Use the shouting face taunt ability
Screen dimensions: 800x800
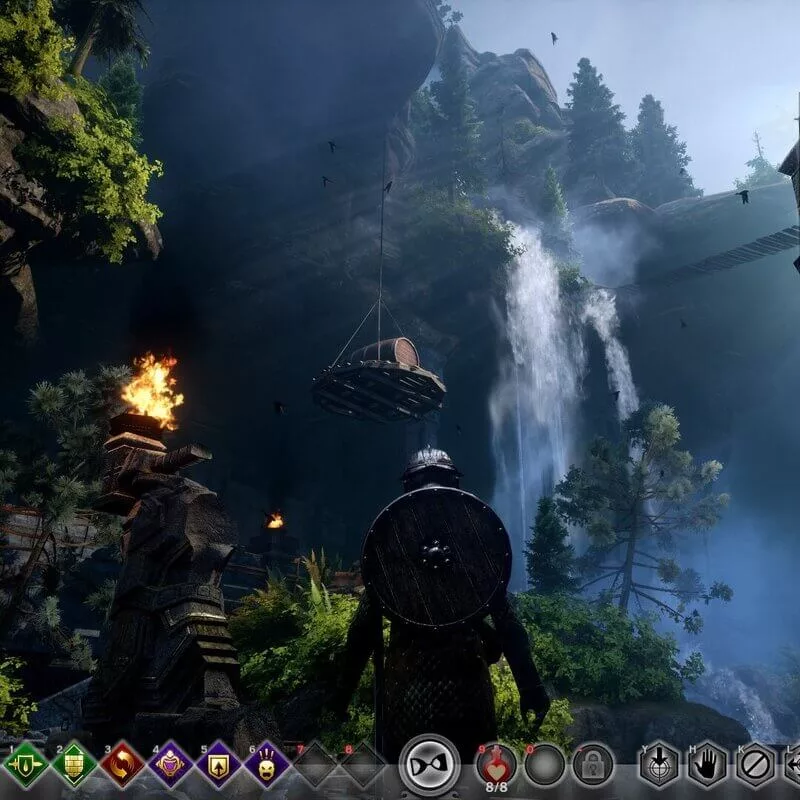[266, 765]
